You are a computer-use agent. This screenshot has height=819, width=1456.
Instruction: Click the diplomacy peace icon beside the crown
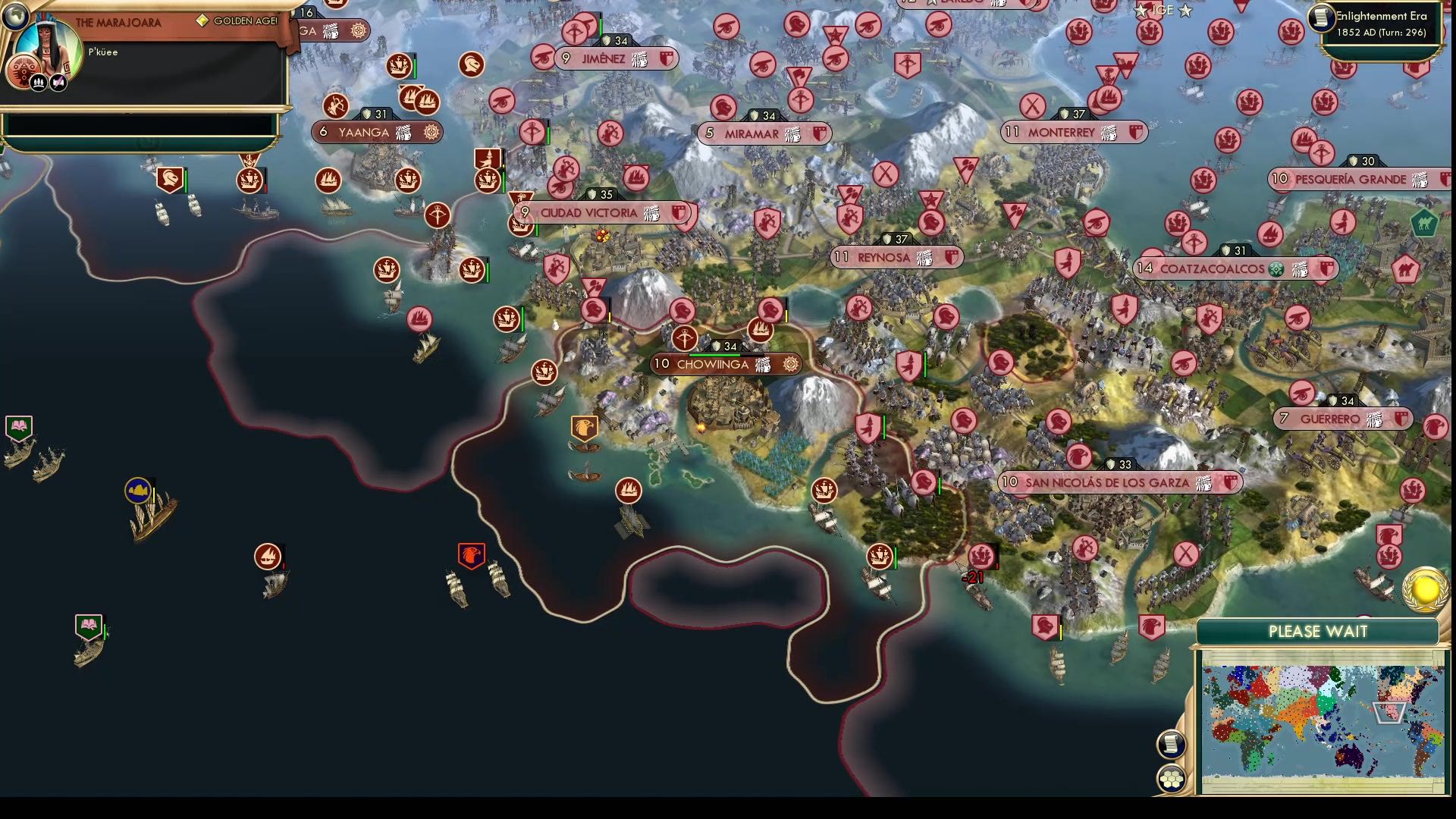pos(58,81)
